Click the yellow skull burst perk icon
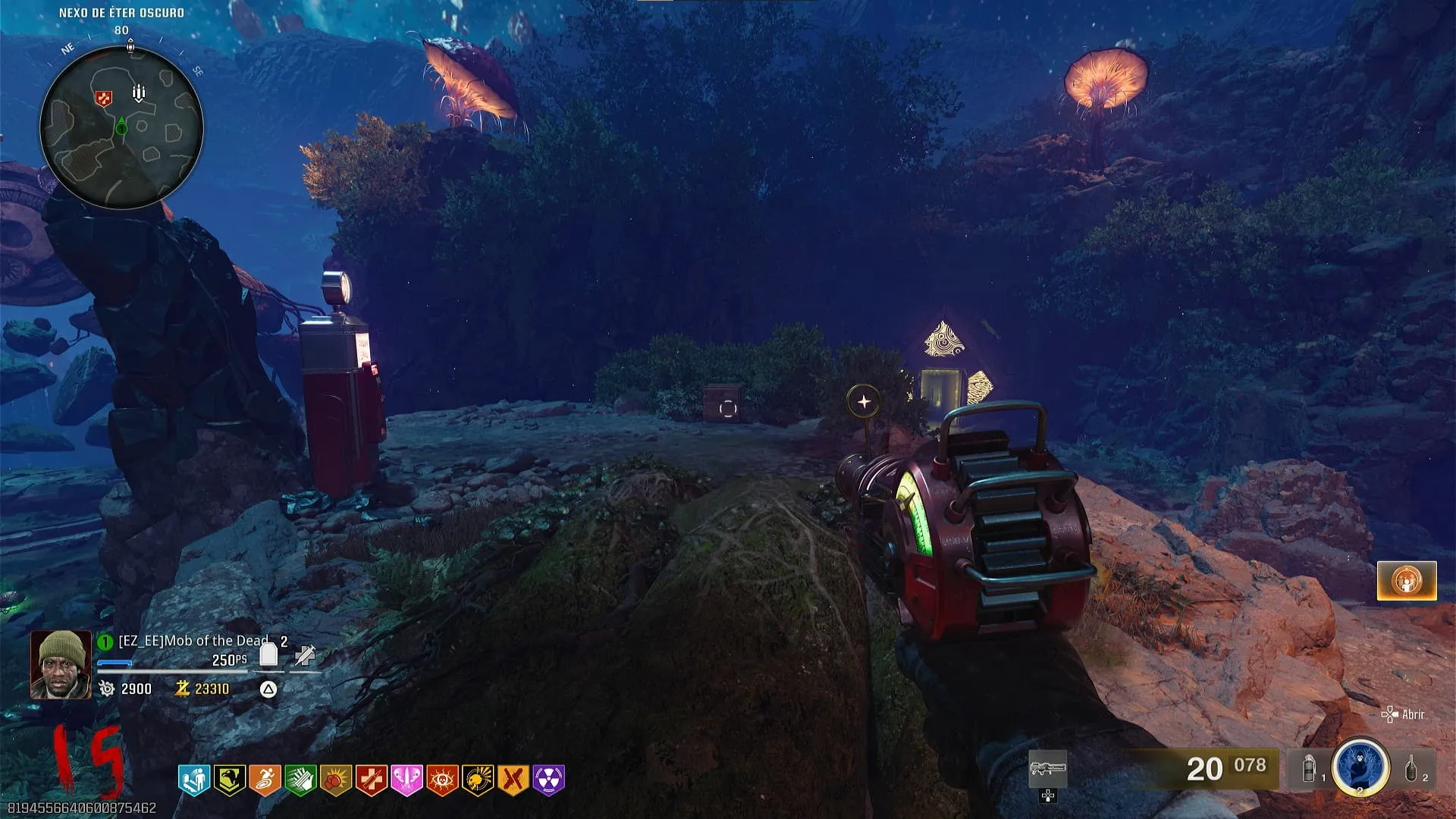 point(478,780)
